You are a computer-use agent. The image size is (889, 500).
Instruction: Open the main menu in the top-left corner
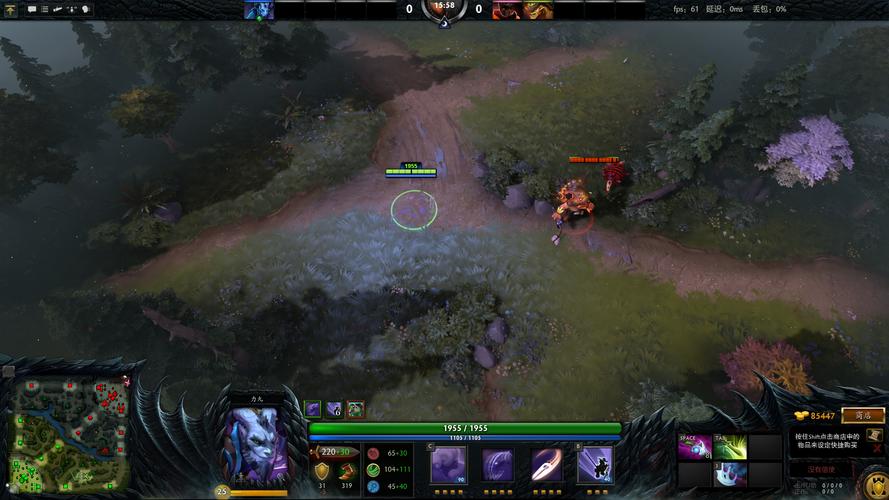(10, 10)
